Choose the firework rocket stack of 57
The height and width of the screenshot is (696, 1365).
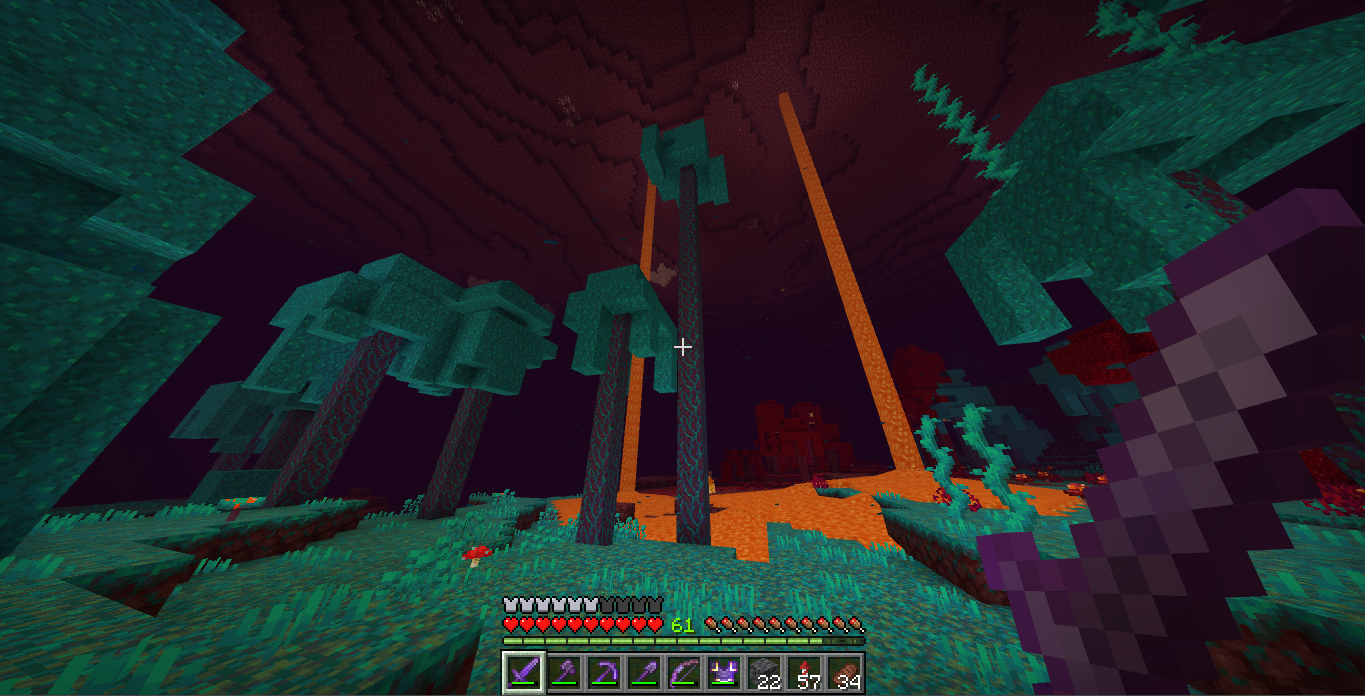point(803,672)
